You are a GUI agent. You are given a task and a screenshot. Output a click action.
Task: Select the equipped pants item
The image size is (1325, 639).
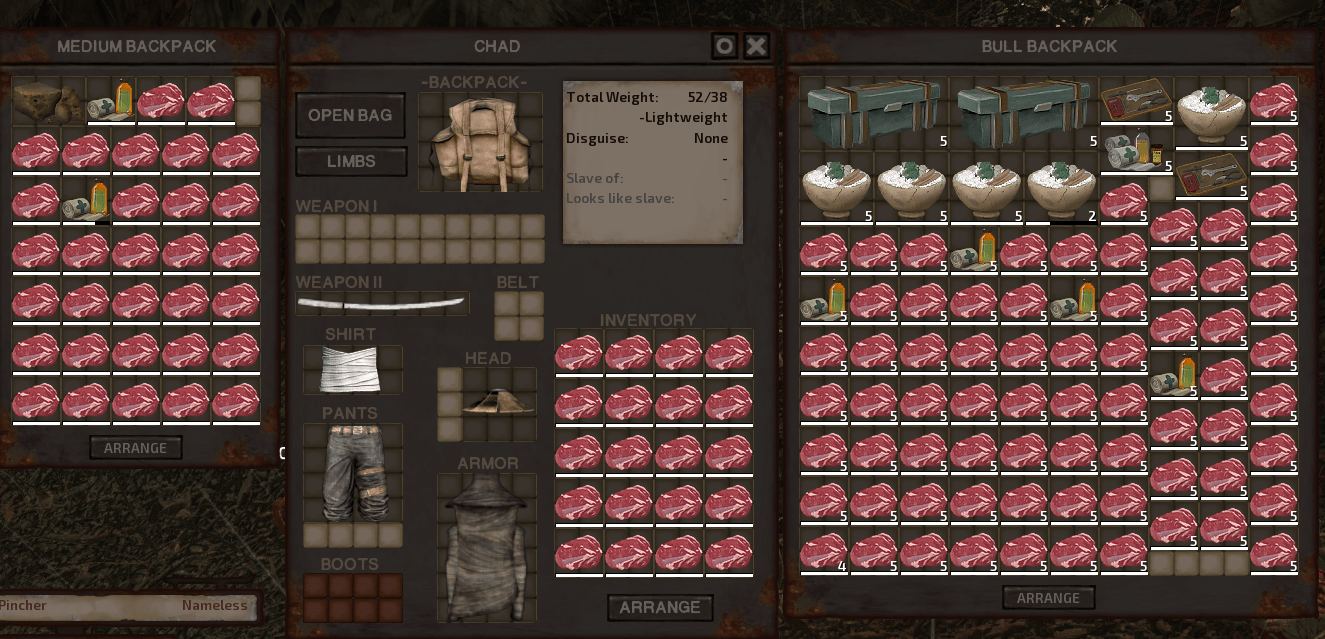pos(353,472)
